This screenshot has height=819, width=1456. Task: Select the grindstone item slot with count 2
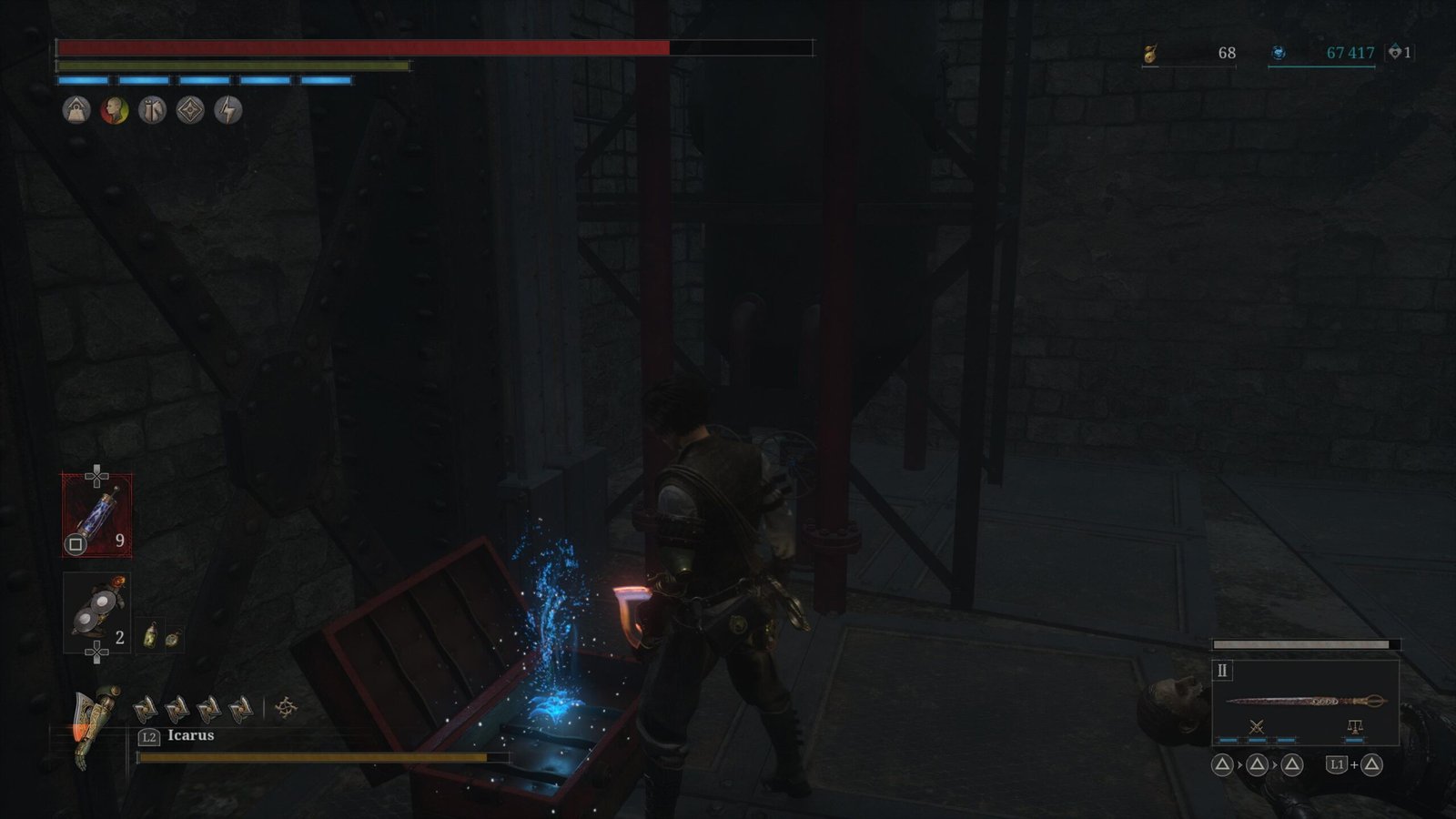click(x=96, y=612)
